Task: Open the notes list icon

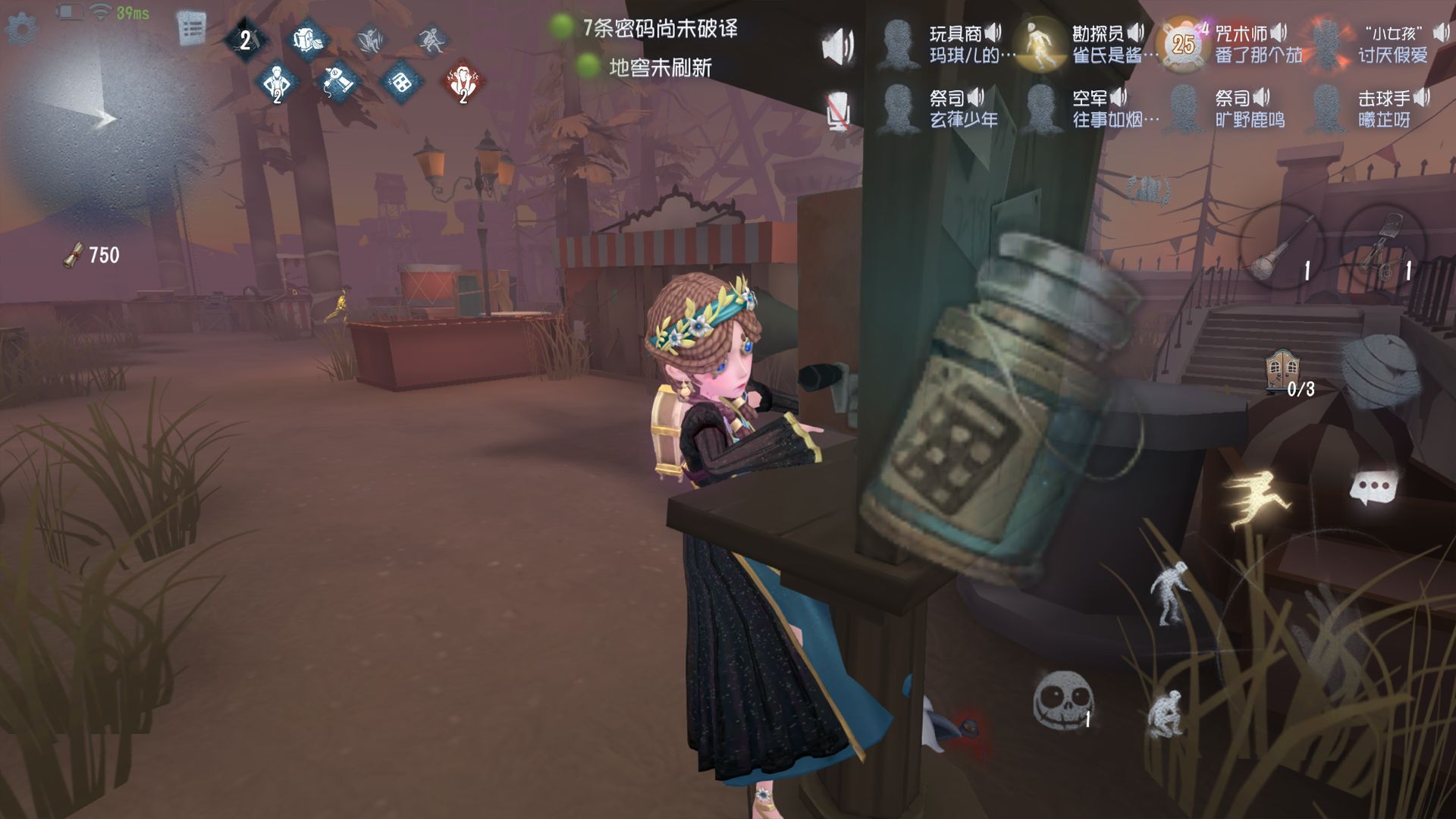Action: click(x=191, y=29)
